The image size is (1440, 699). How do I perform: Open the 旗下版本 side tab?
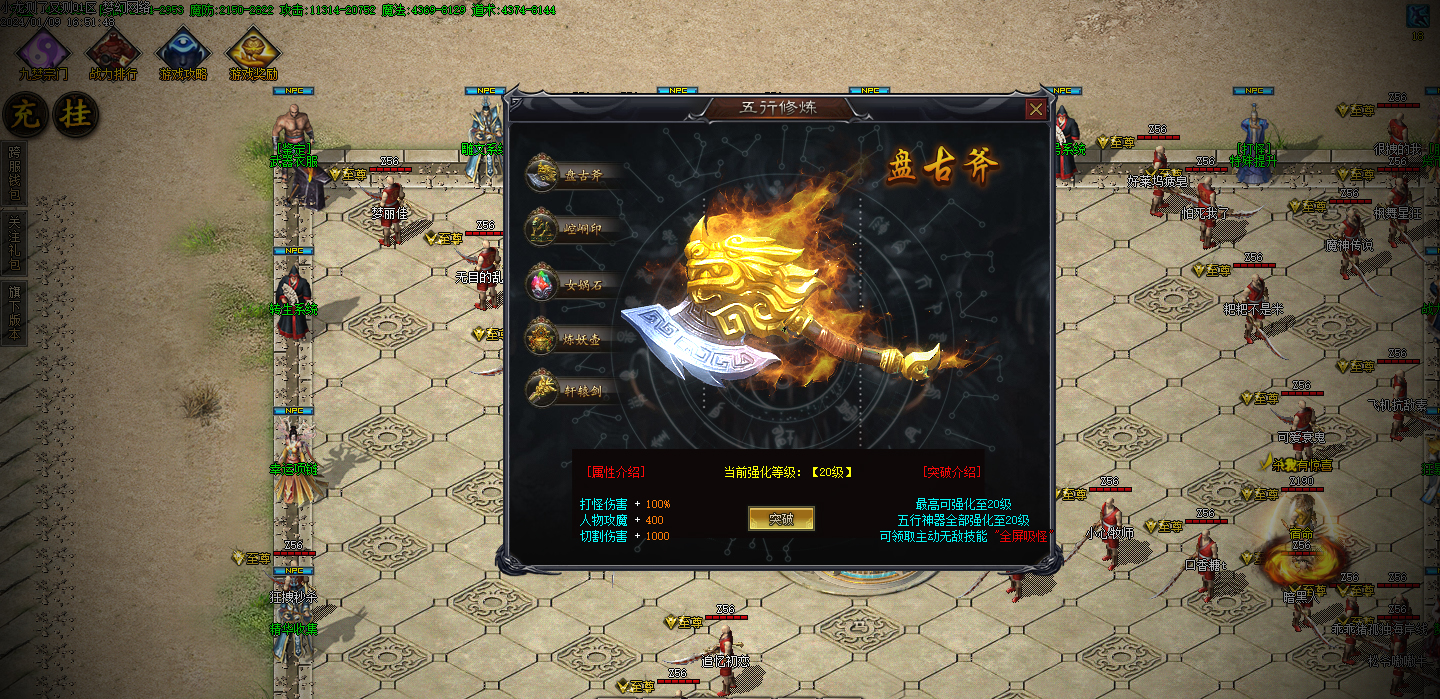[x=13, y=312]
